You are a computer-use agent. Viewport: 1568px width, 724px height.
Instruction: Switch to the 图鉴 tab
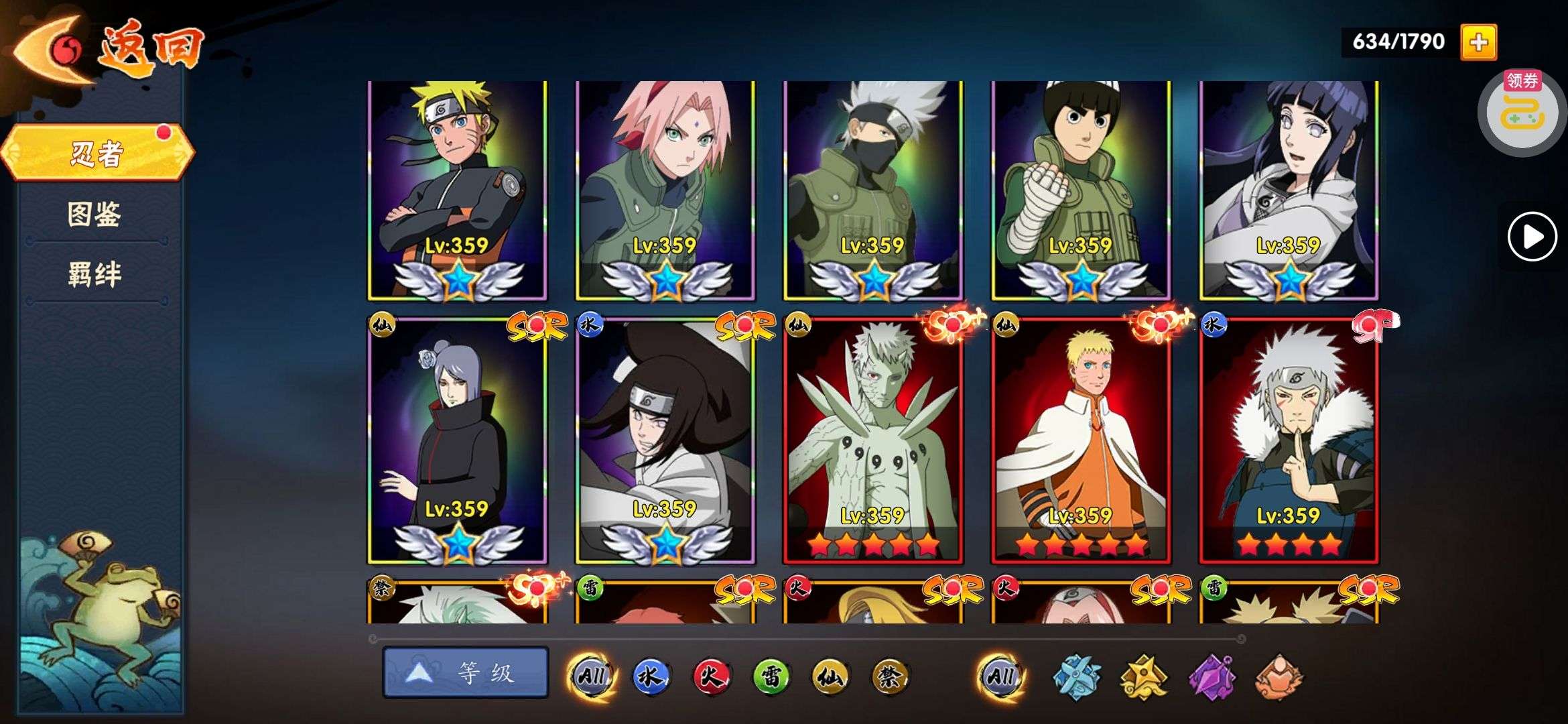(94, 215)
